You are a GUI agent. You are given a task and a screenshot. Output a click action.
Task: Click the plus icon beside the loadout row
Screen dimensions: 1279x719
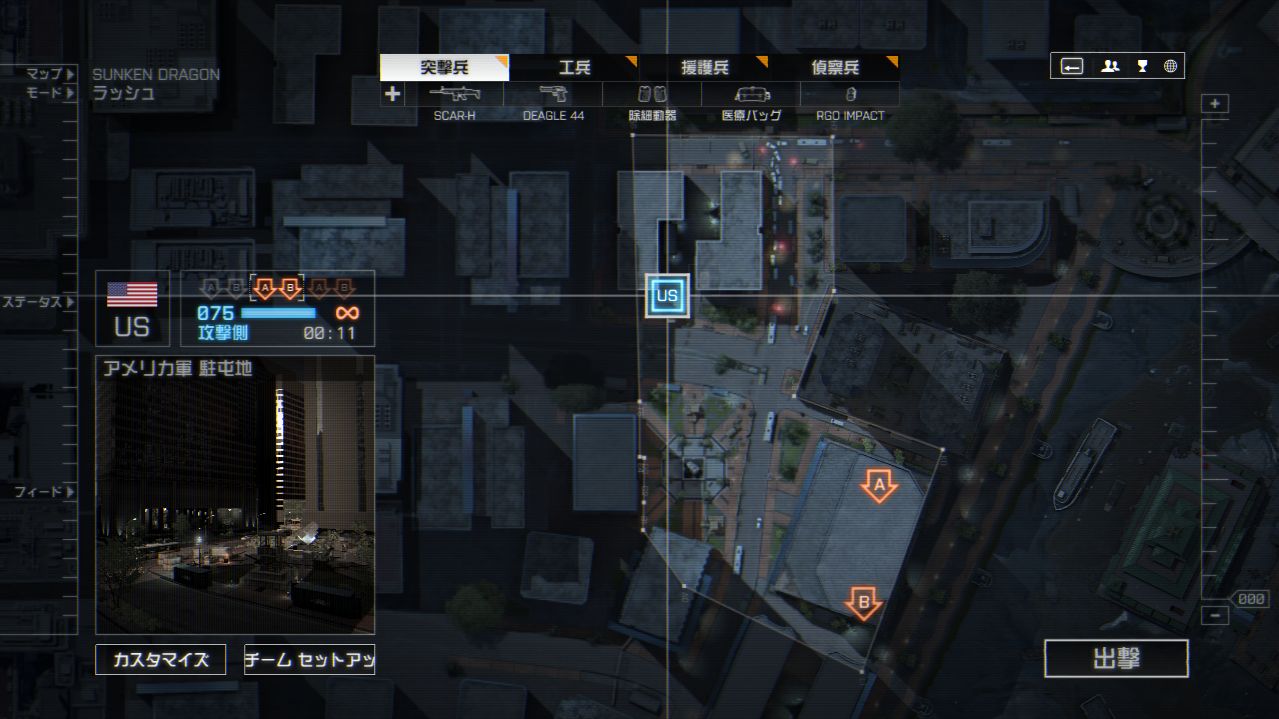392,94
